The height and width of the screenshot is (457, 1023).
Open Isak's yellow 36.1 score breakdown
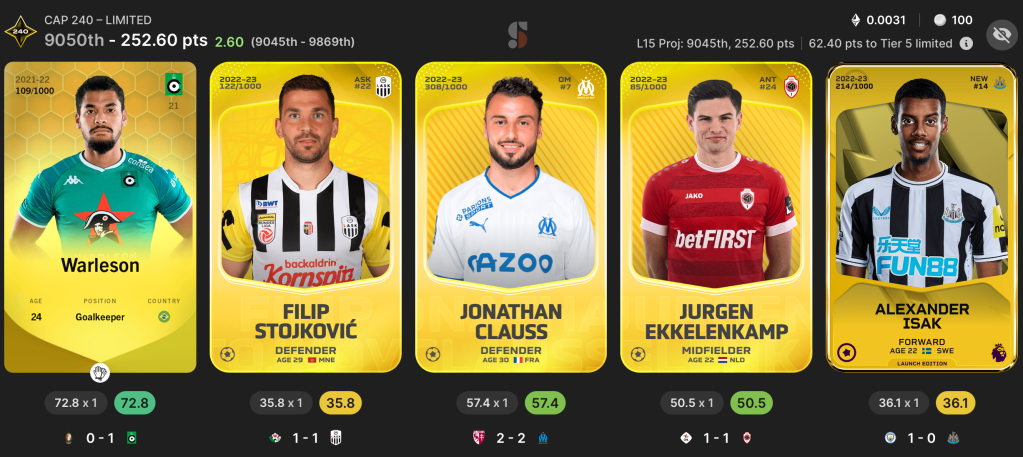[x=955, y=403]
